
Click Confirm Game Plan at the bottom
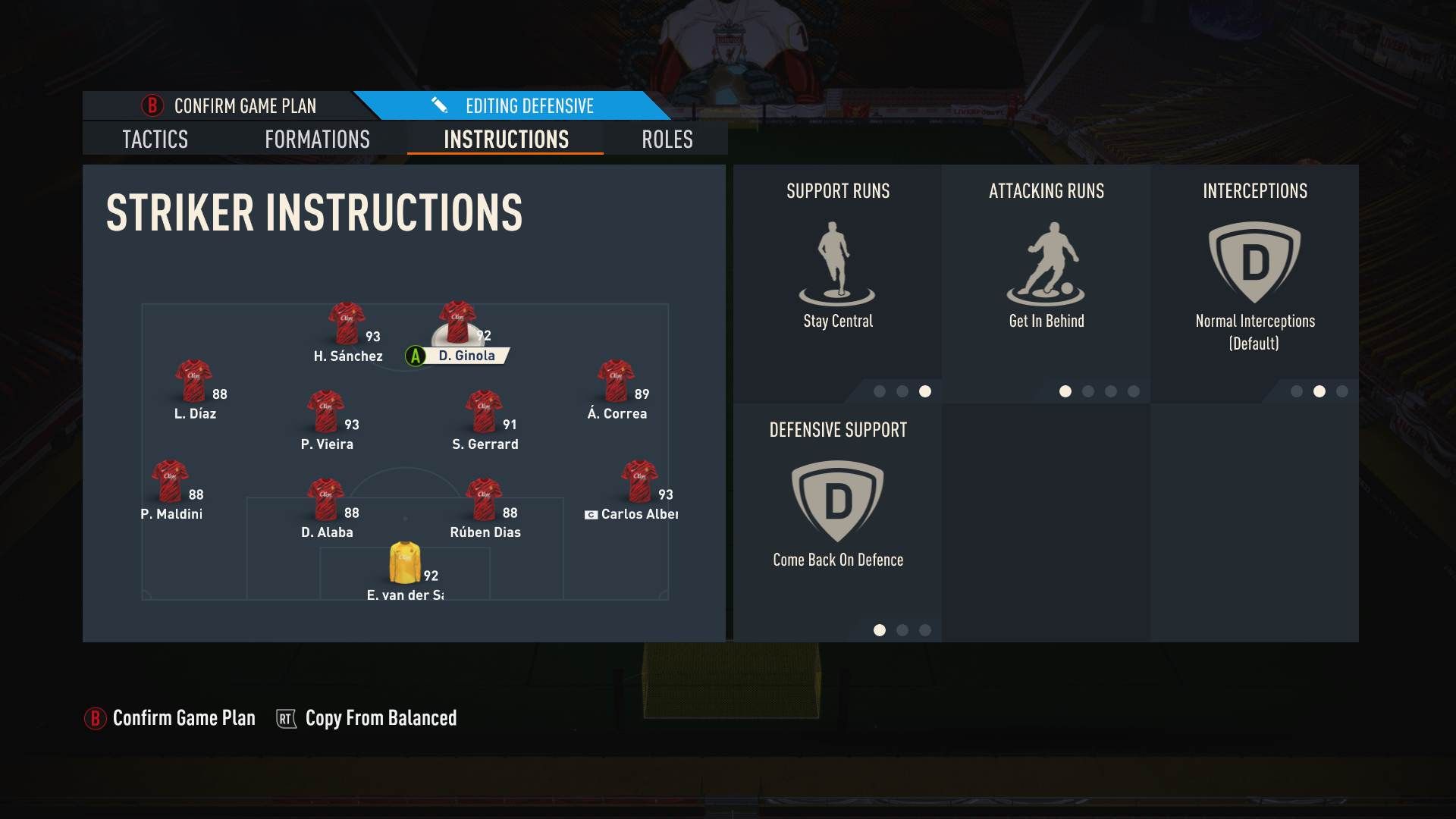183,718
